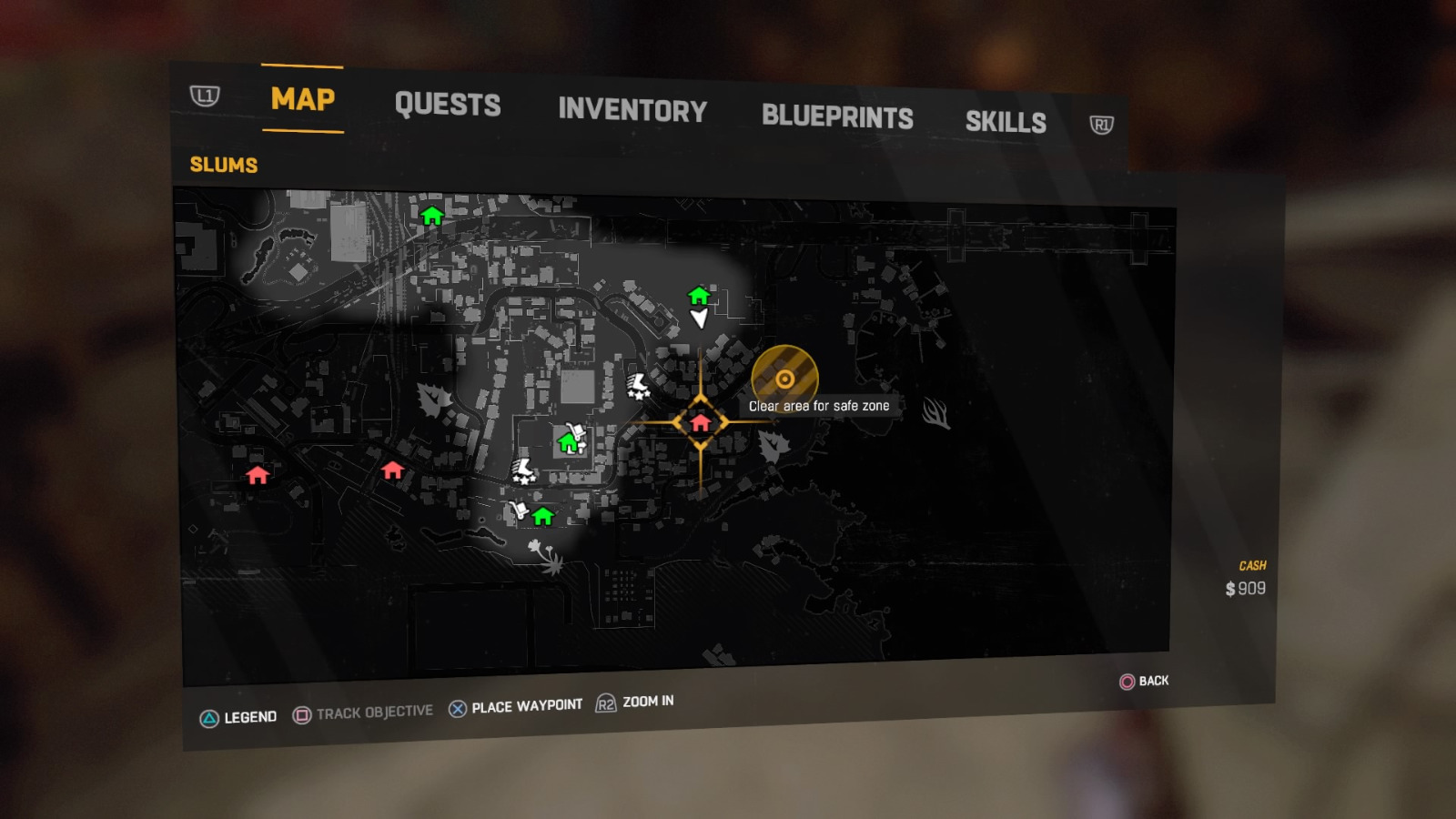This screenshot has height=819, width=1456.
Task: Open the yellow 'Clear area for safe zone' quest marker
Action: (x=786, y=376)
